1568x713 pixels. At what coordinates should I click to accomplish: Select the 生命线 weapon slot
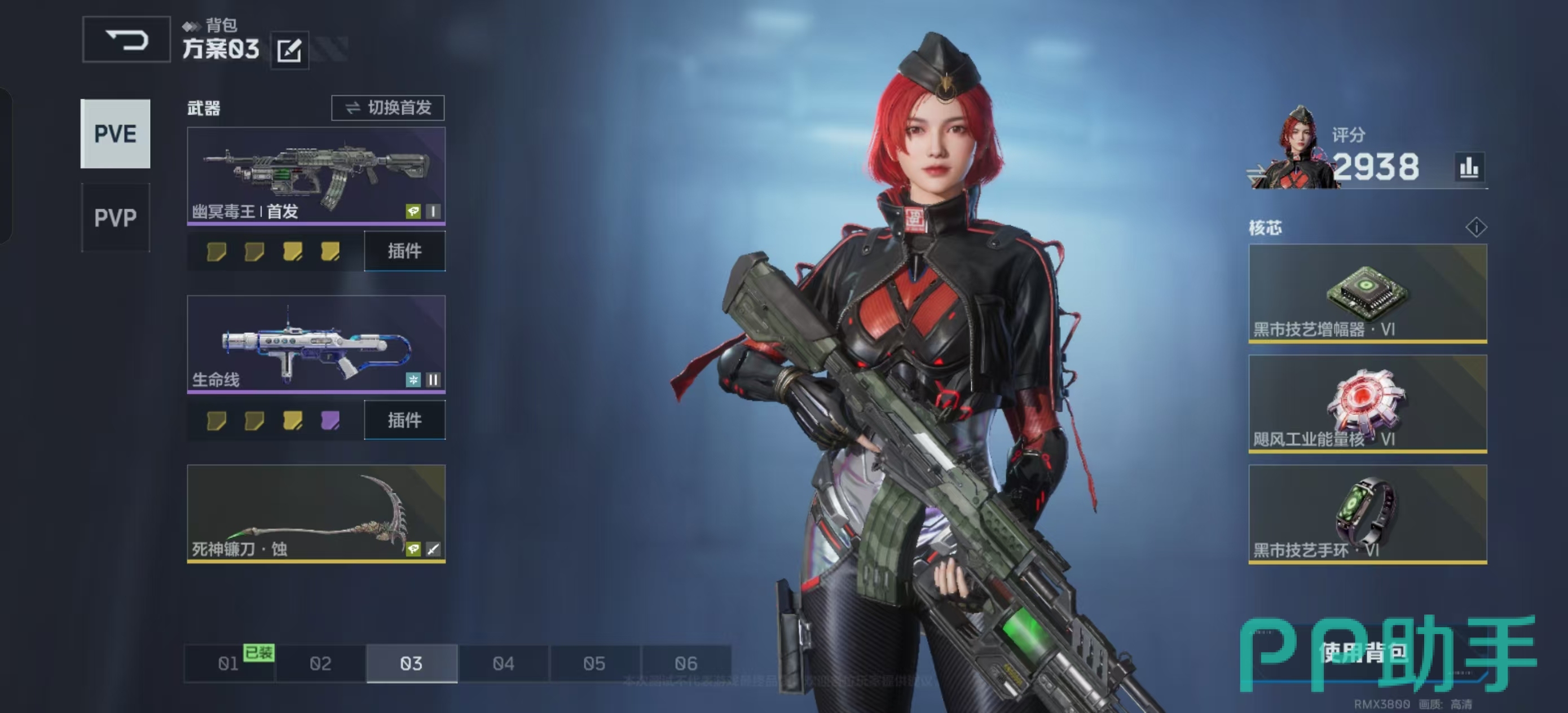(316, 345)
